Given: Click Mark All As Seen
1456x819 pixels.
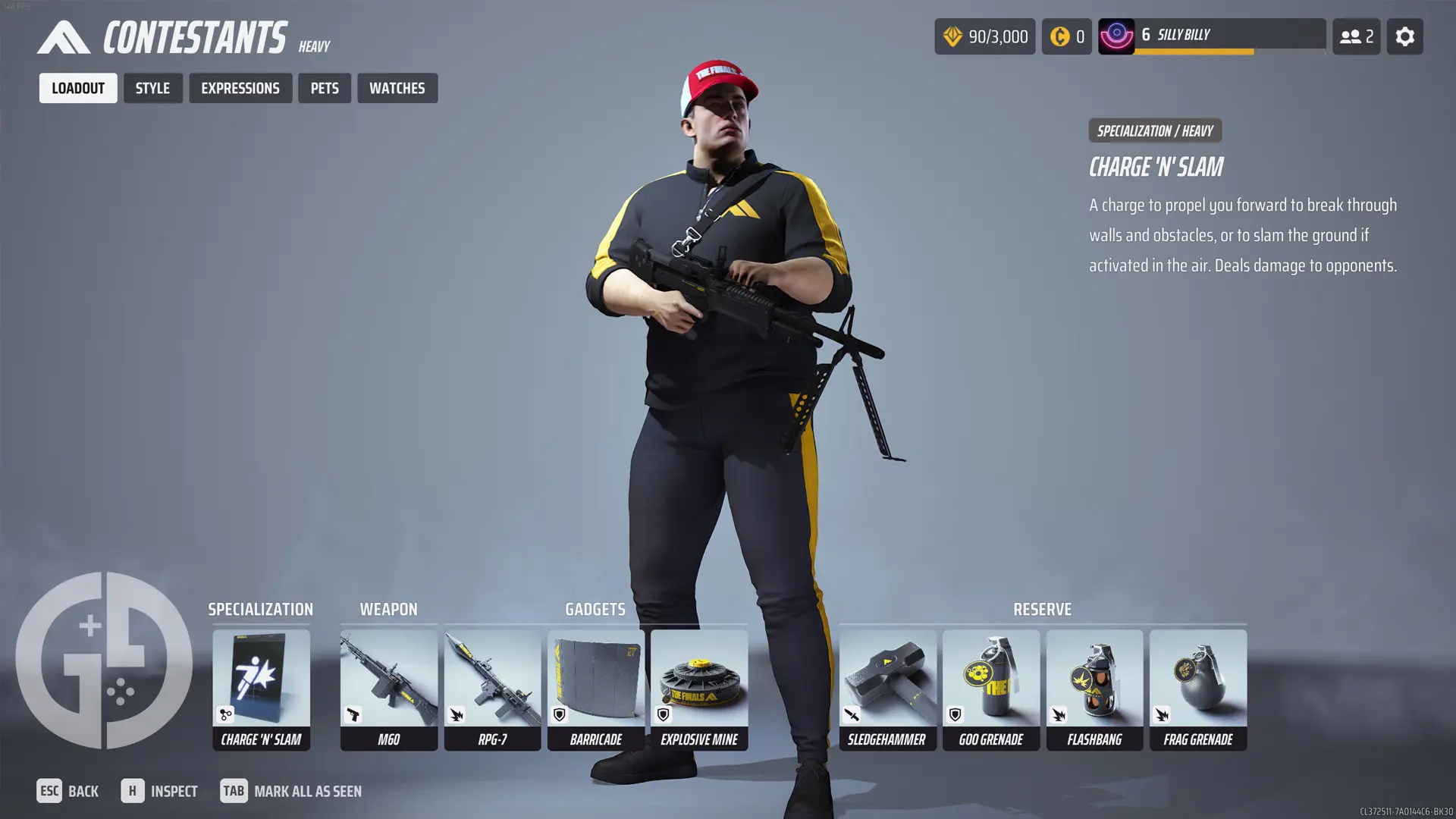Looking at the screenshot, I should [x=307, y=791].
